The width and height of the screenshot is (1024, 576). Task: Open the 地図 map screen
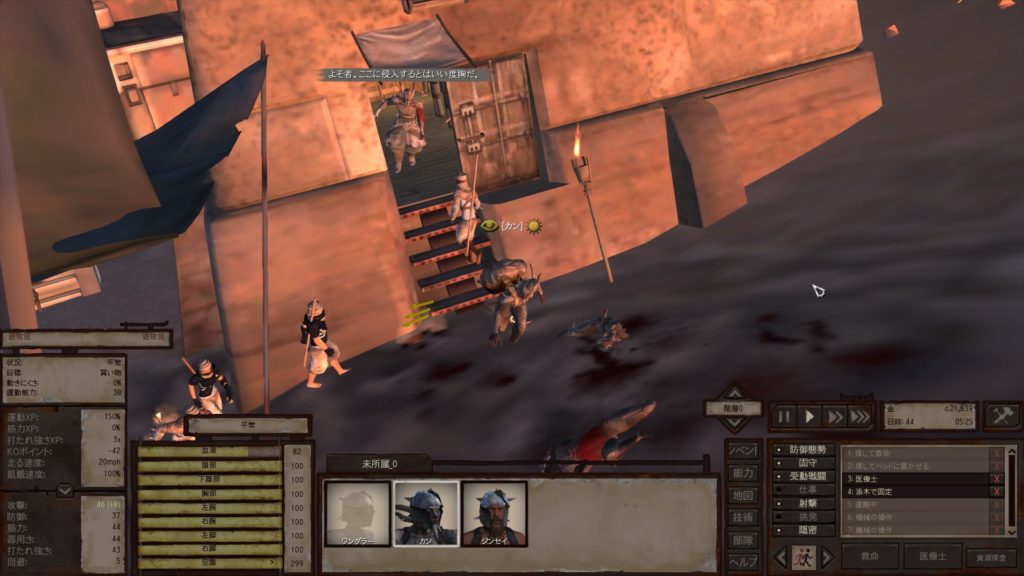pos(742,495)
